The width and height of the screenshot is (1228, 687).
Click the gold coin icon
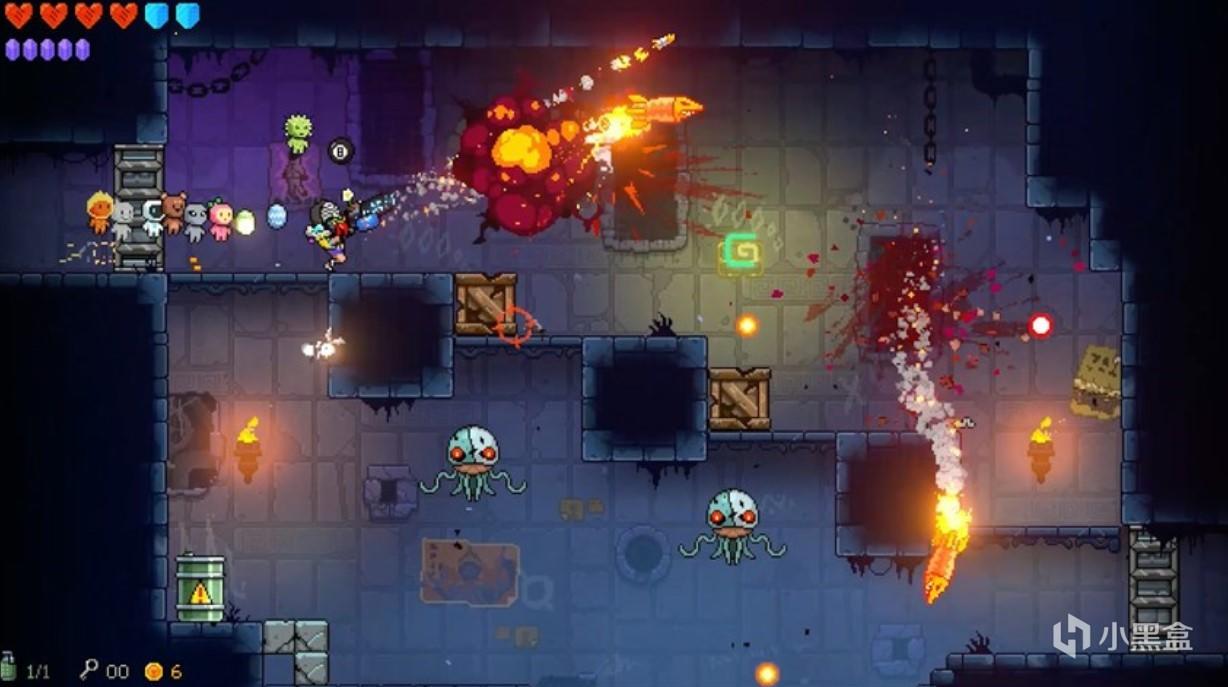coord(153,671)
